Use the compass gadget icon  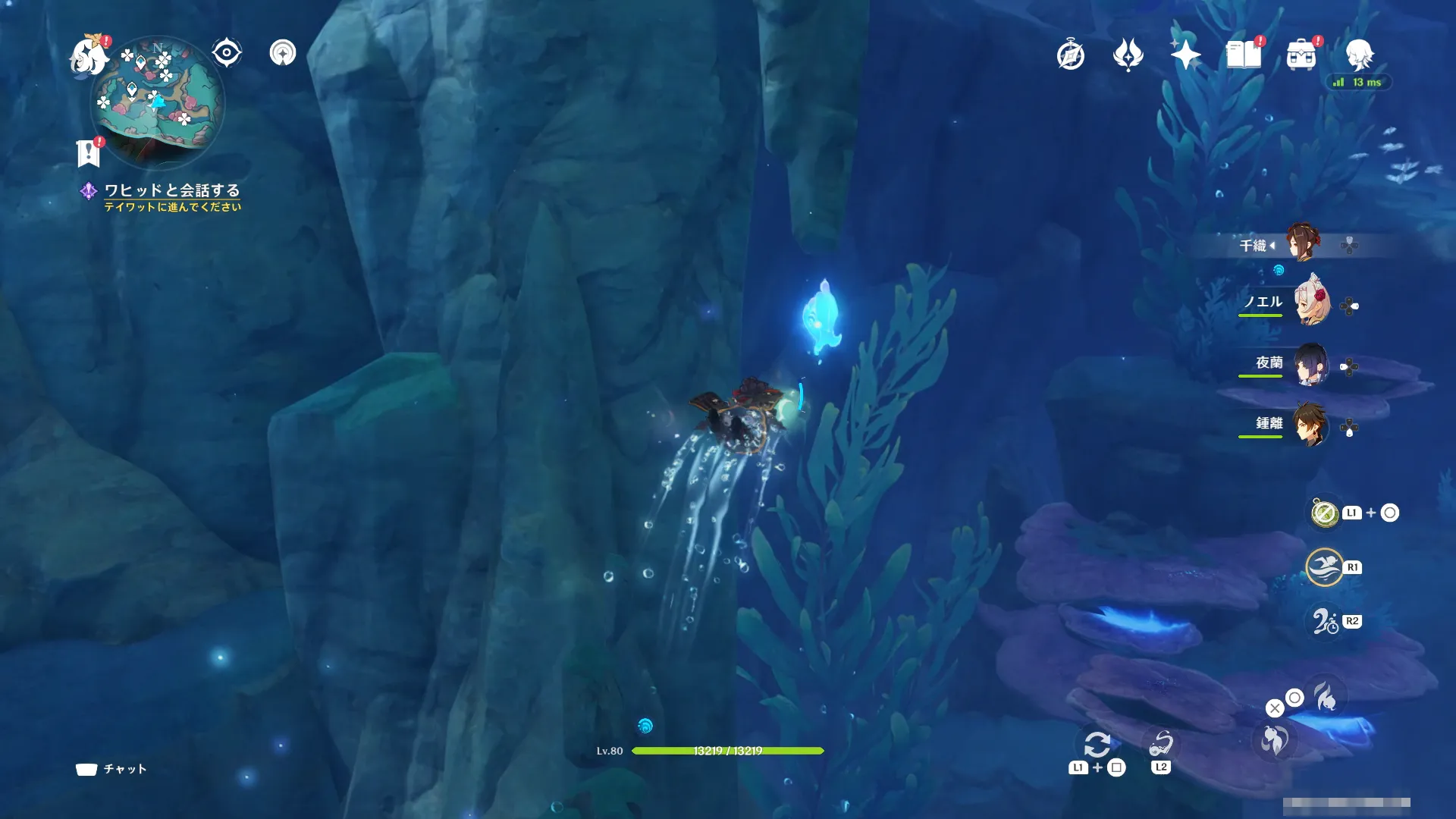coord(1325,513)
